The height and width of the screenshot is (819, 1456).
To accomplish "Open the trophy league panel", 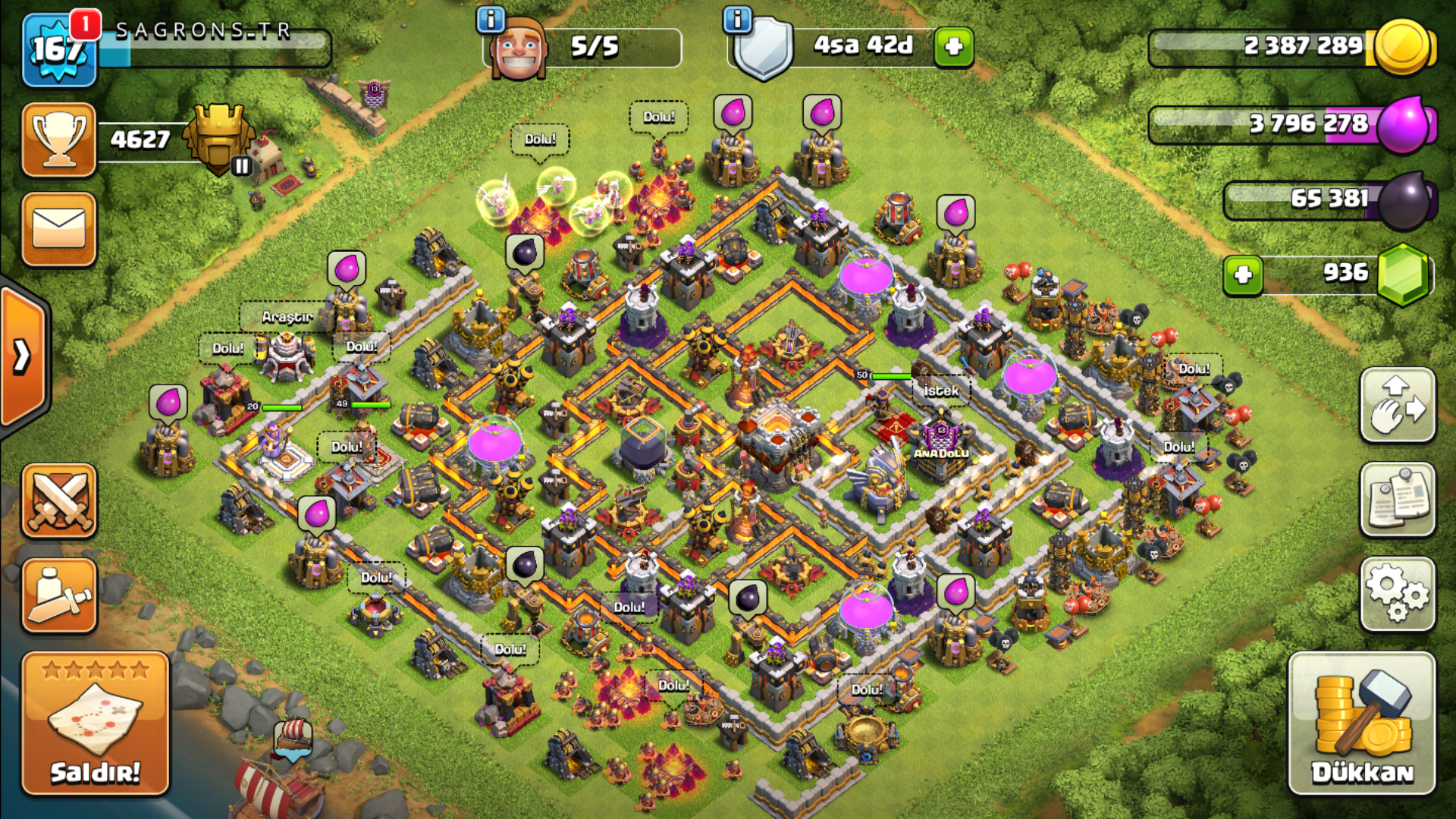I will coord(59,140).
